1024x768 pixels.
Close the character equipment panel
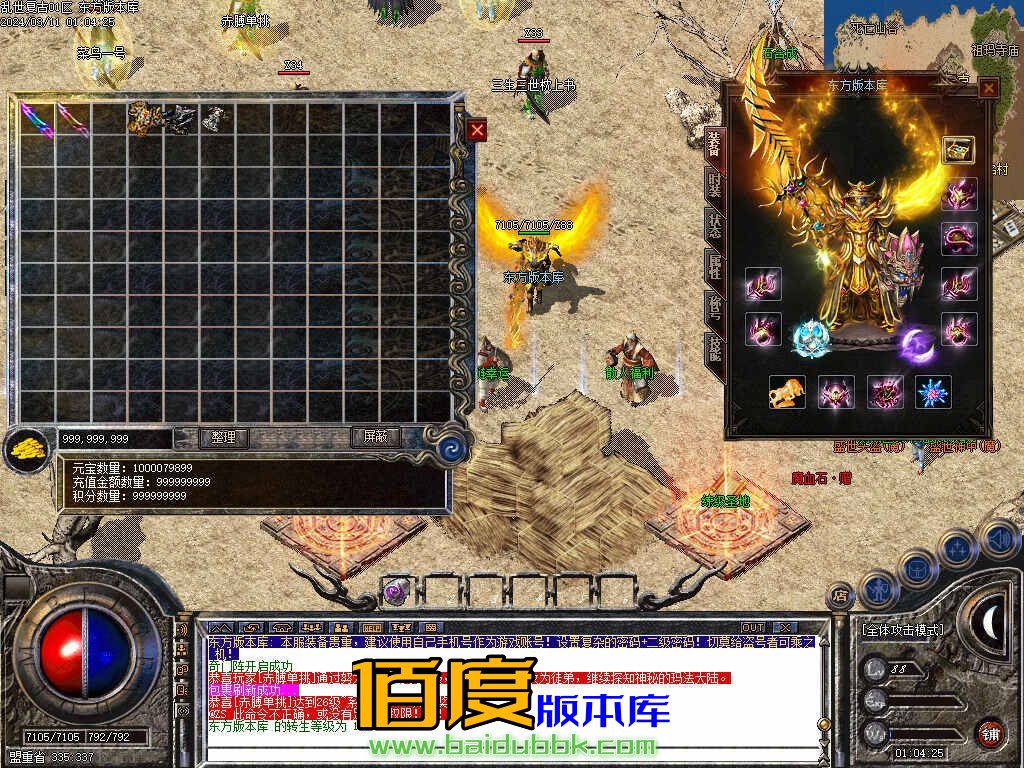pyautogui.click(x=988, y=88)
